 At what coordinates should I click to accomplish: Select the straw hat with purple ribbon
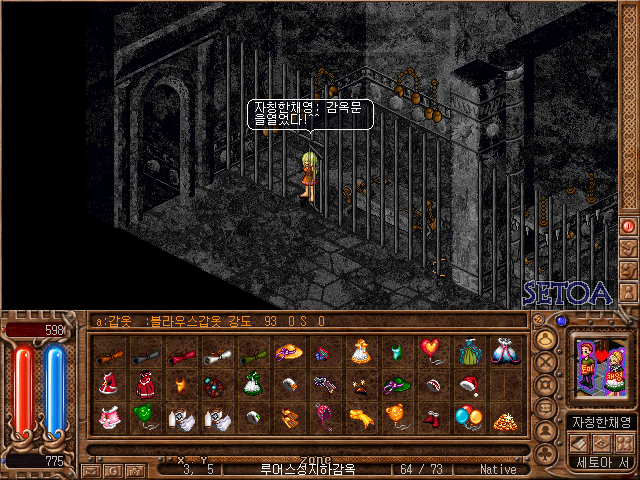(x=289, y=352)
